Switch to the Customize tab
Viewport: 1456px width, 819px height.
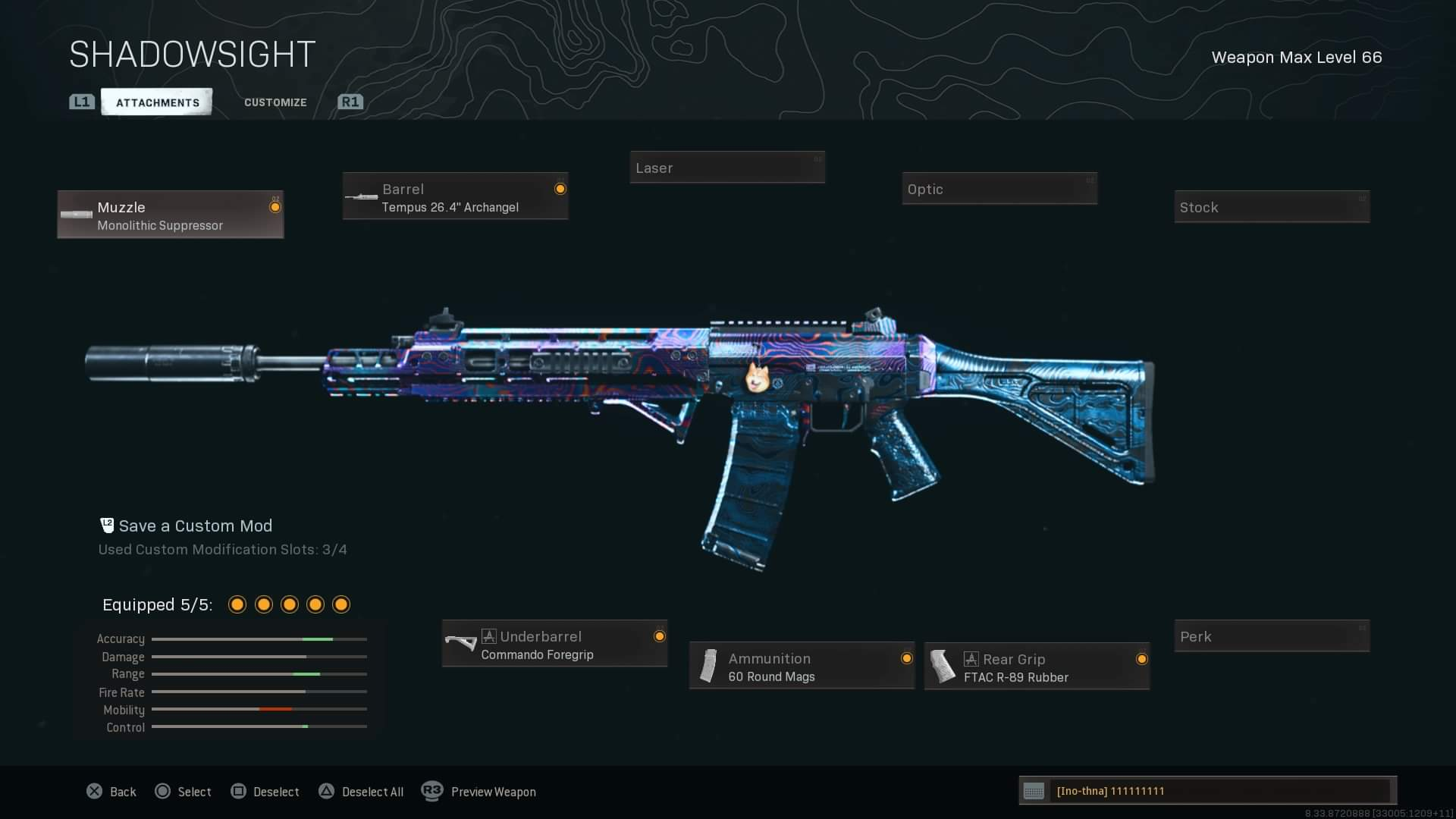(275, 102)
